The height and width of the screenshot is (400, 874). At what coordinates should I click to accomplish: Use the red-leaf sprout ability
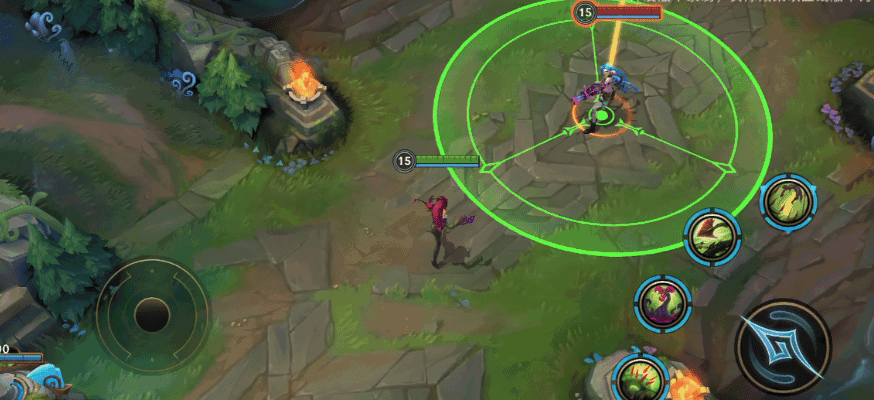click(x=713, y=237)
